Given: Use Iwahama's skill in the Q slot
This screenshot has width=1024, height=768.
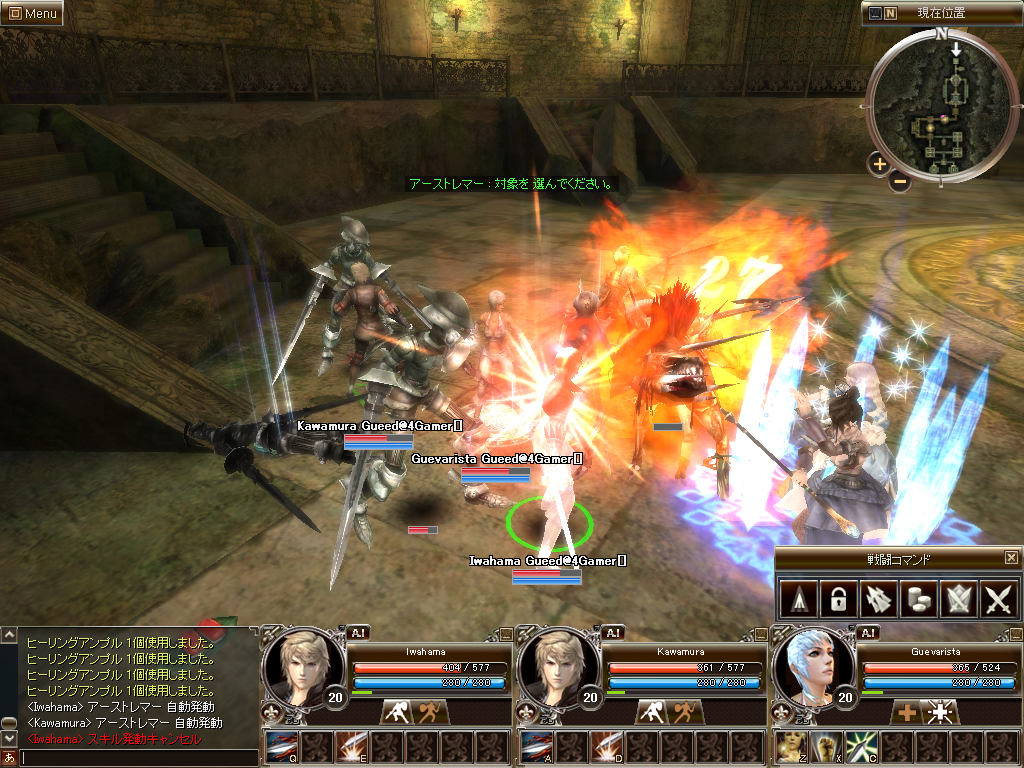Looking at the screenshot, I should tap(281, 747).
